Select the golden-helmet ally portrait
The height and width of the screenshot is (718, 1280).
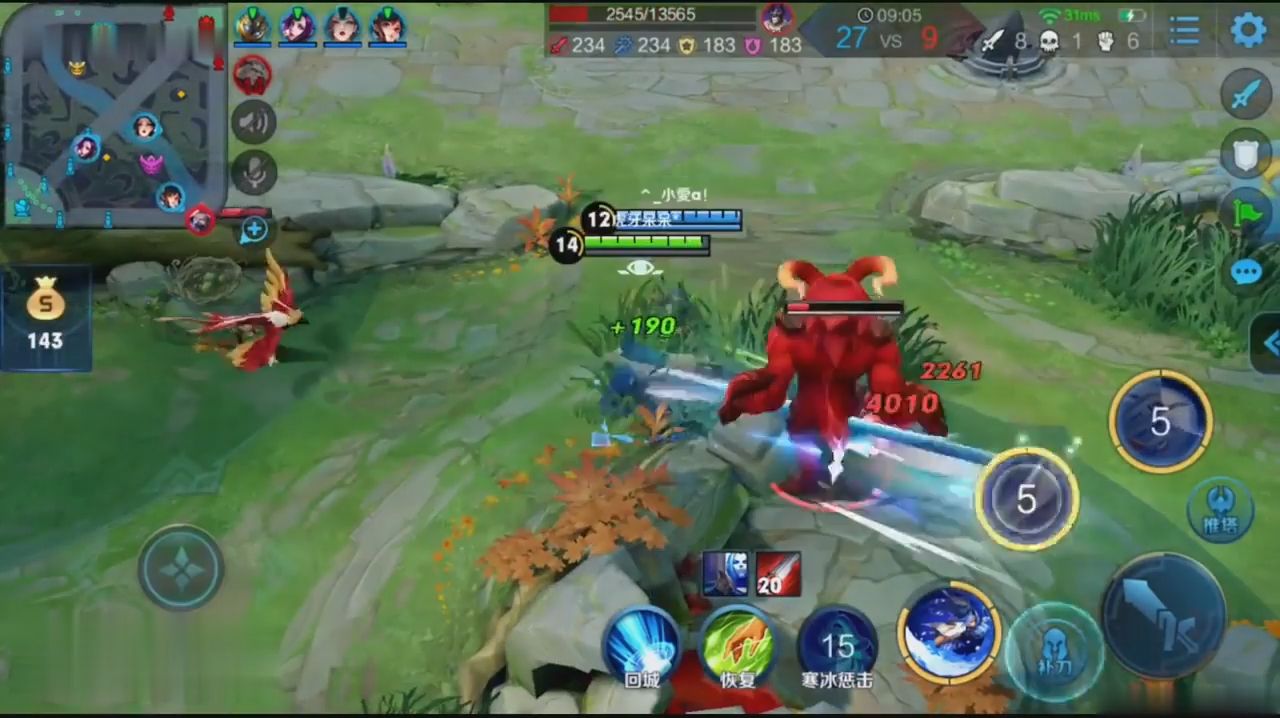pos(252,26)
